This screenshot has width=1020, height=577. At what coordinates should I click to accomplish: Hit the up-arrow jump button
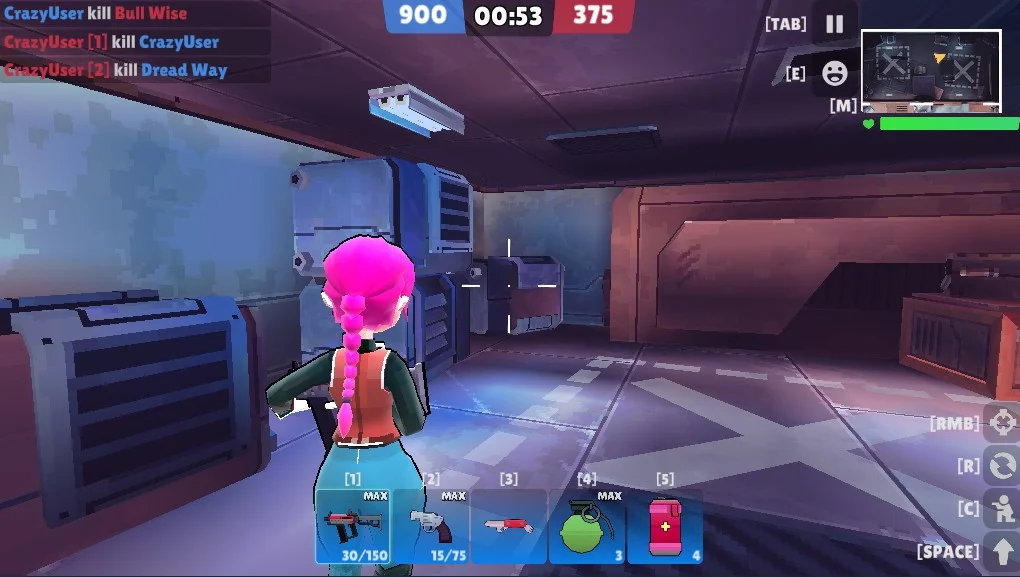click(1001, 551)
